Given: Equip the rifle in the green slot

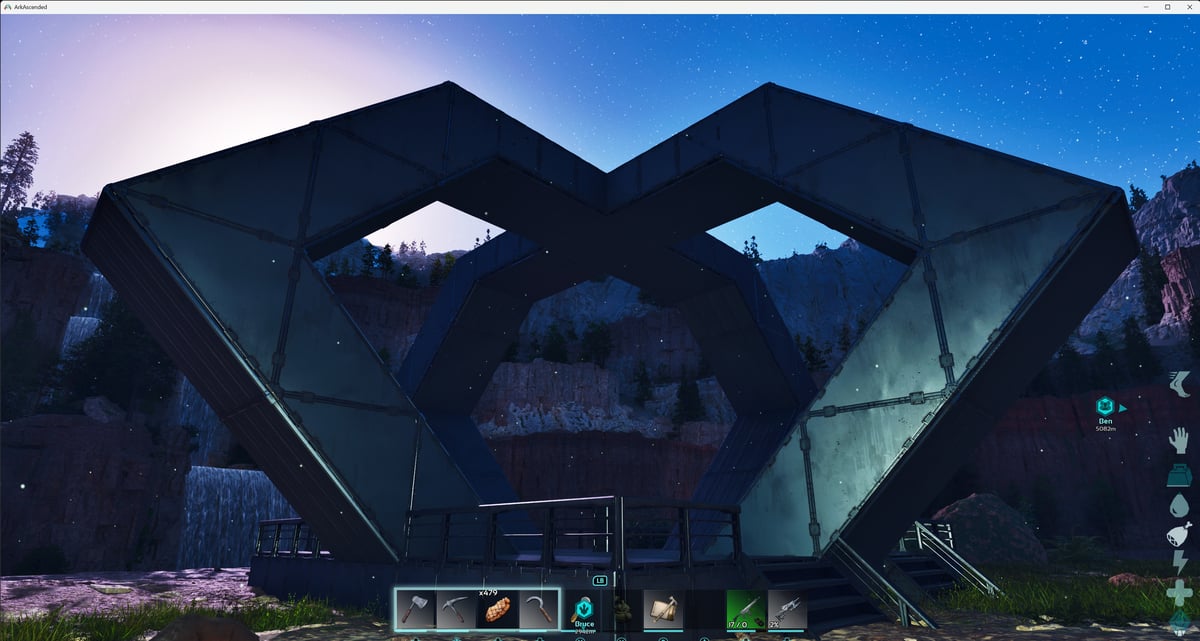Looking at the screenshot, I should [x=744, y=609].
